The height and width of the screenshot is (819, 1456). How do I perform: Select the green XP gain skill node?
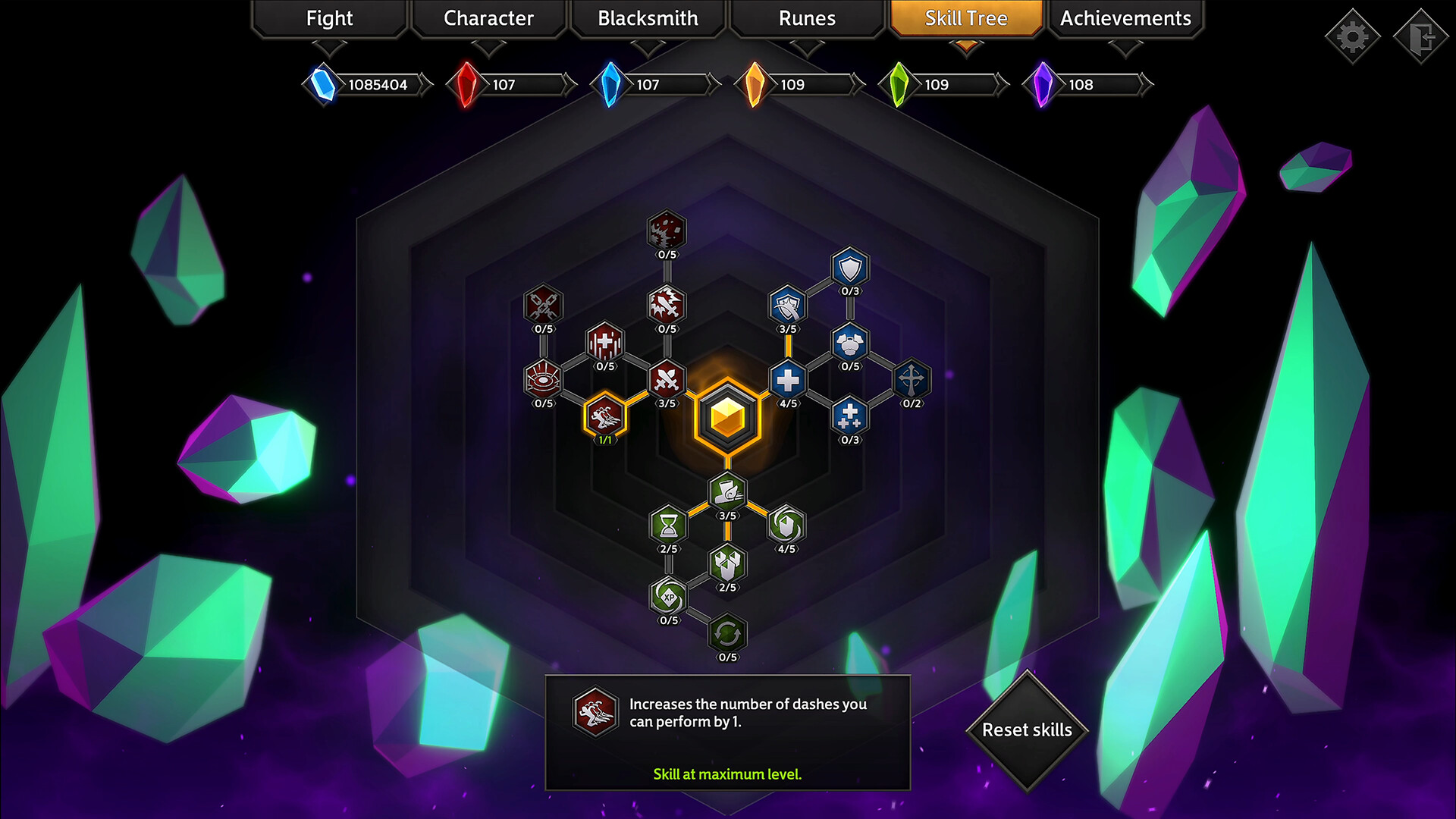(x=667, y=598)
